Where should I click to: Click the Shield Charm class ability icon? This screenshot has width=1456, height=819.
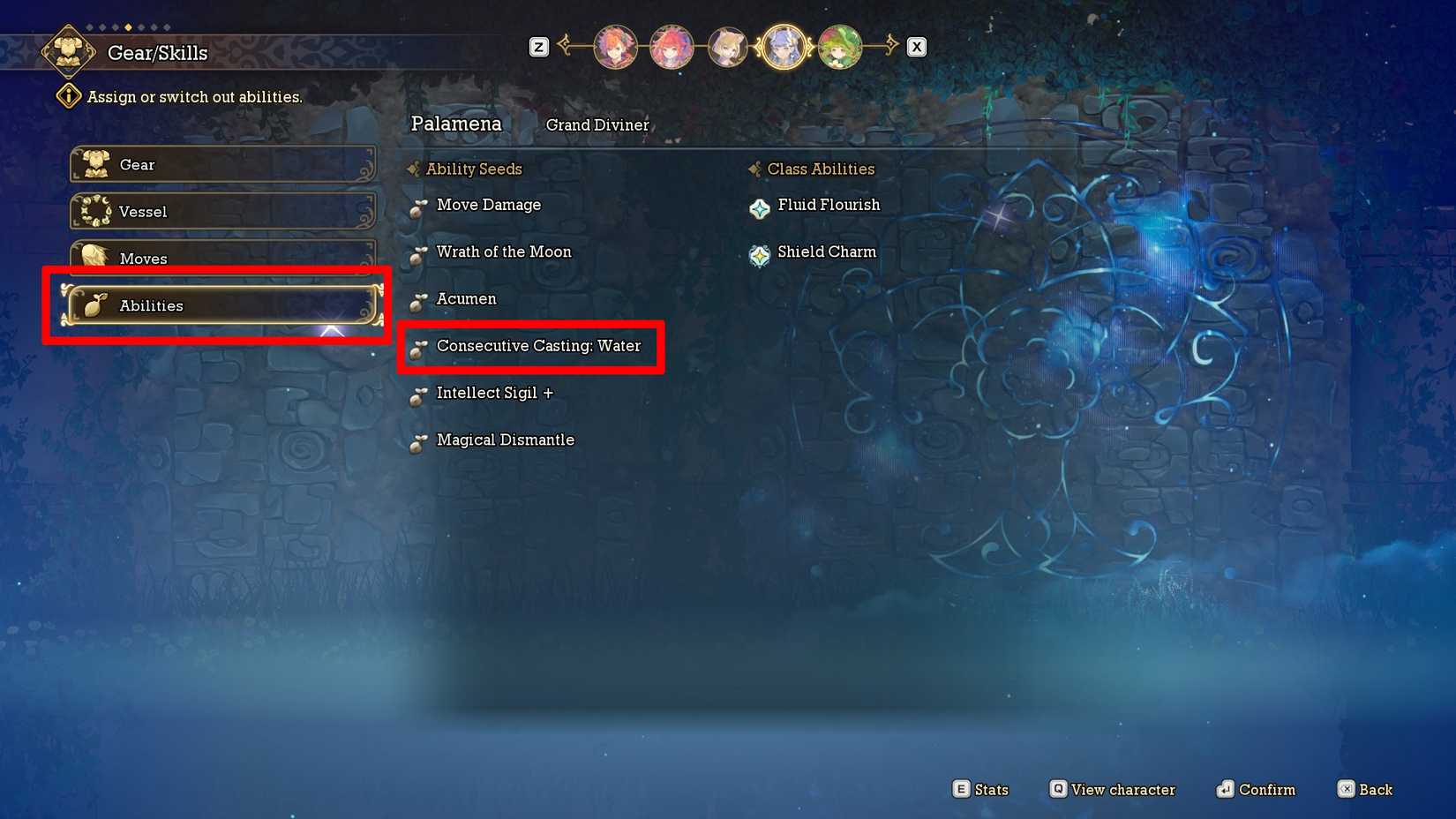[x=759, y=255]
